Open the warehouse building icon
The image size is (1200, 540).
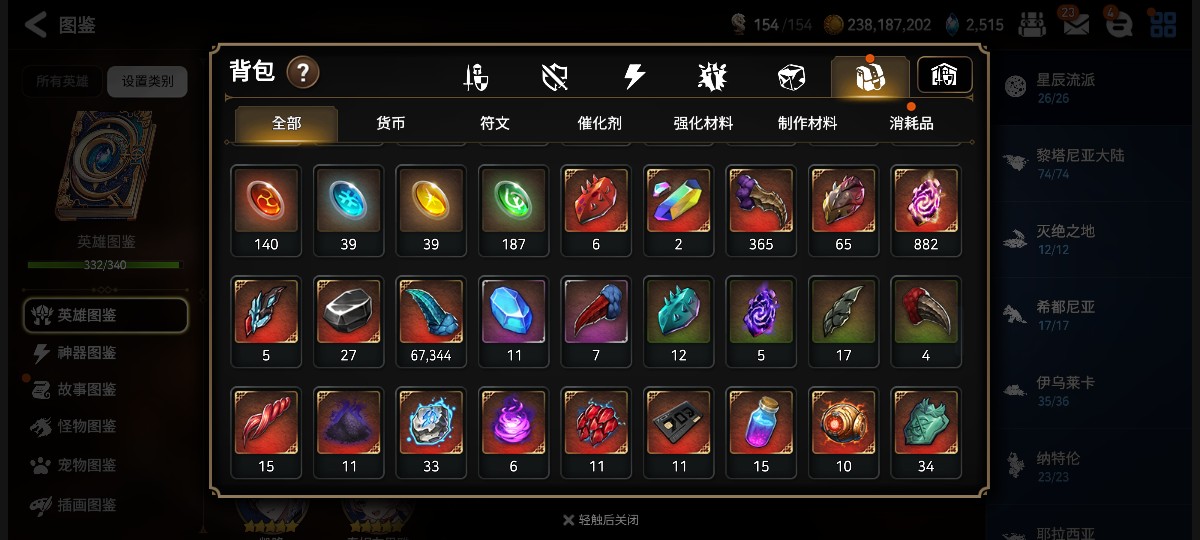tap(944, 75)
